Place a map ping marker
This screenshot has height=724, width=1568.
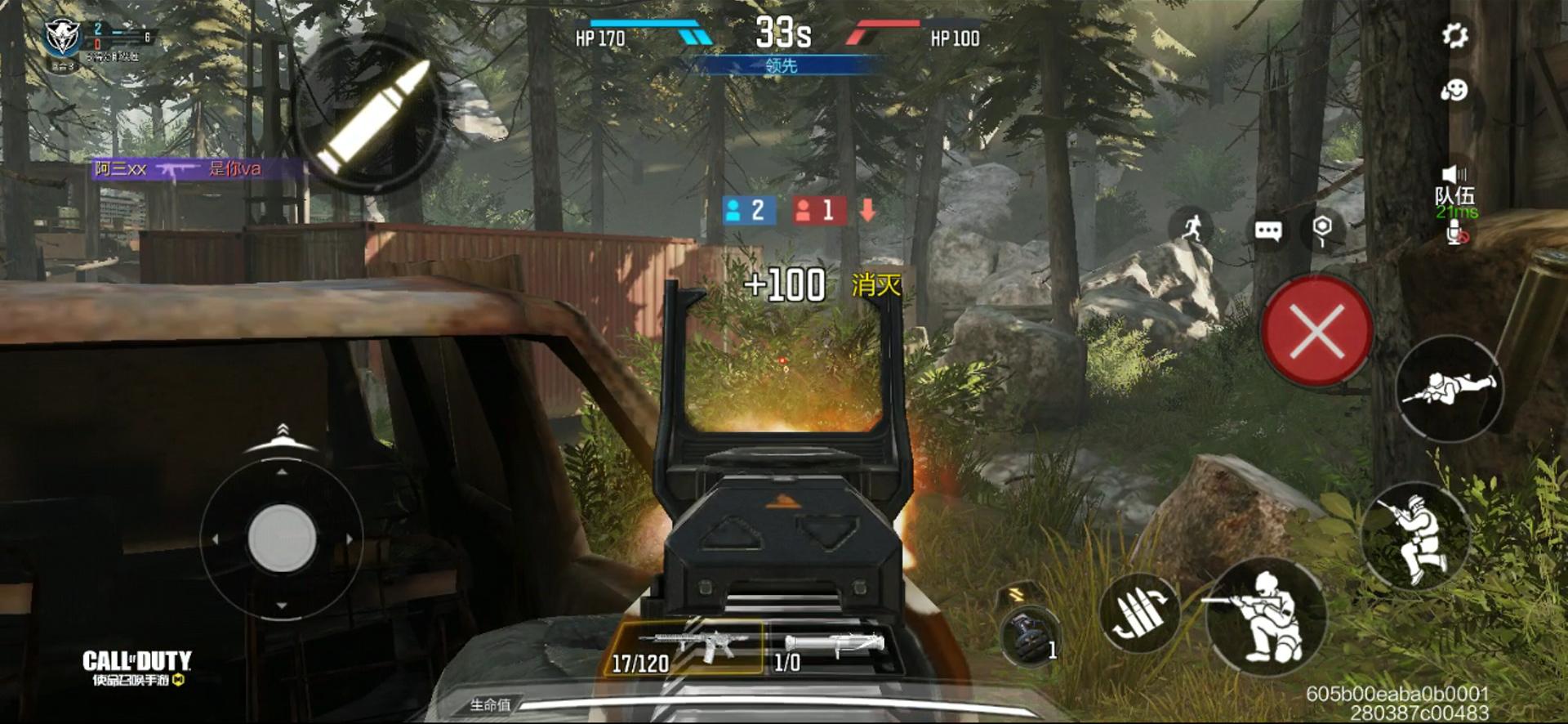coord(1322,230)
